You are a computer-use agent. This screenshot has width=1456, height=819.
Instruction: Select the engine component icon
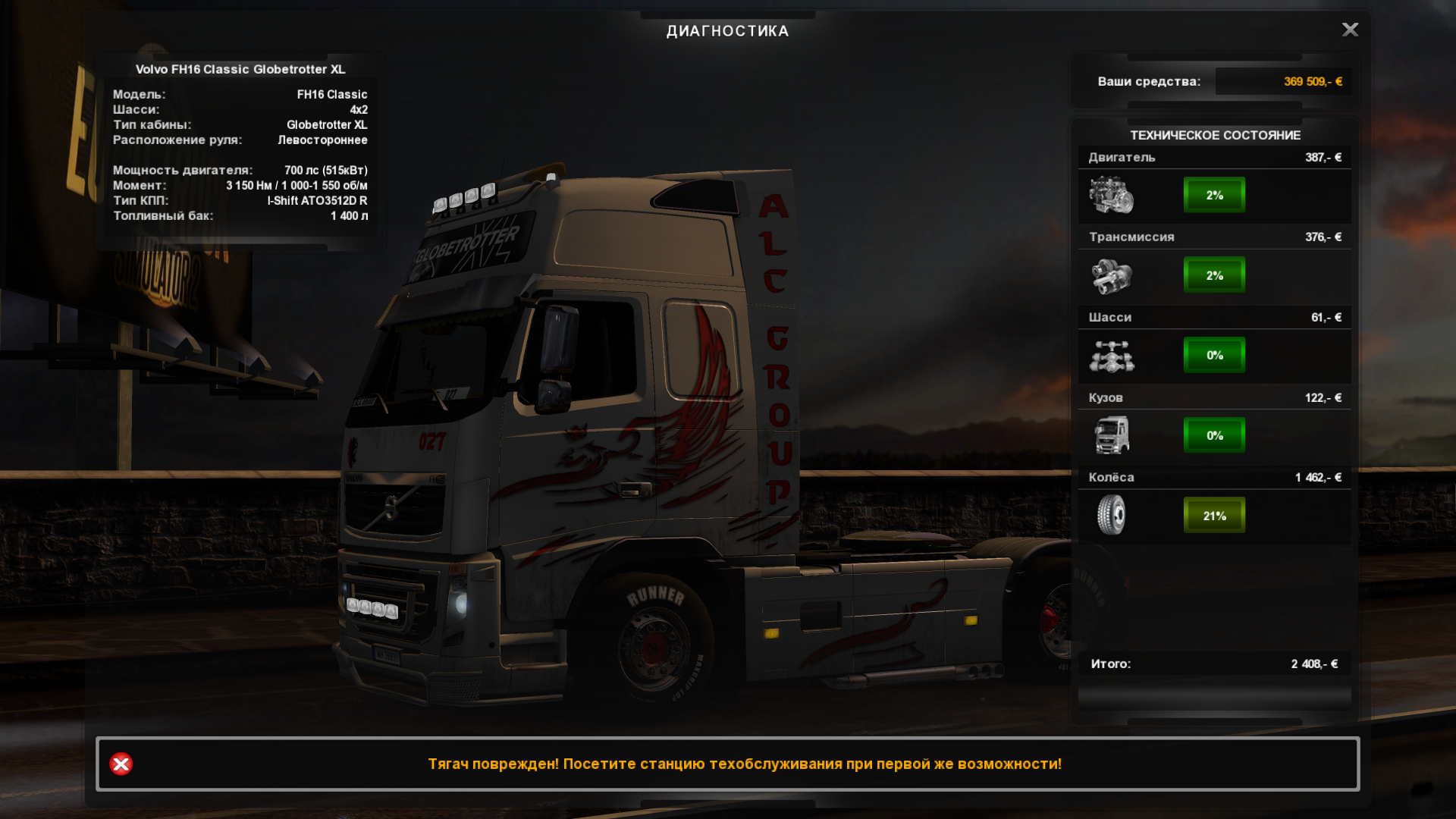coord(1111,195)
